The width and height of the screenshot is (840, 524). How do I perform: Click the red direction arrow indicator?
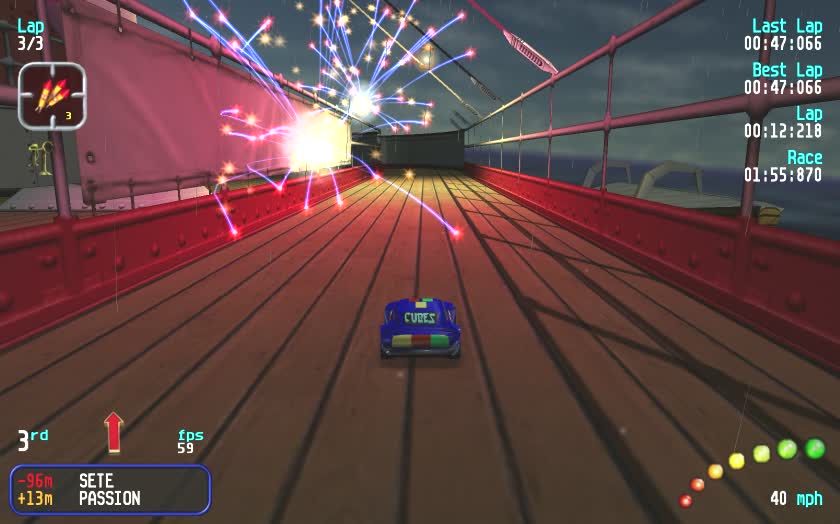(x=113, y=432)
